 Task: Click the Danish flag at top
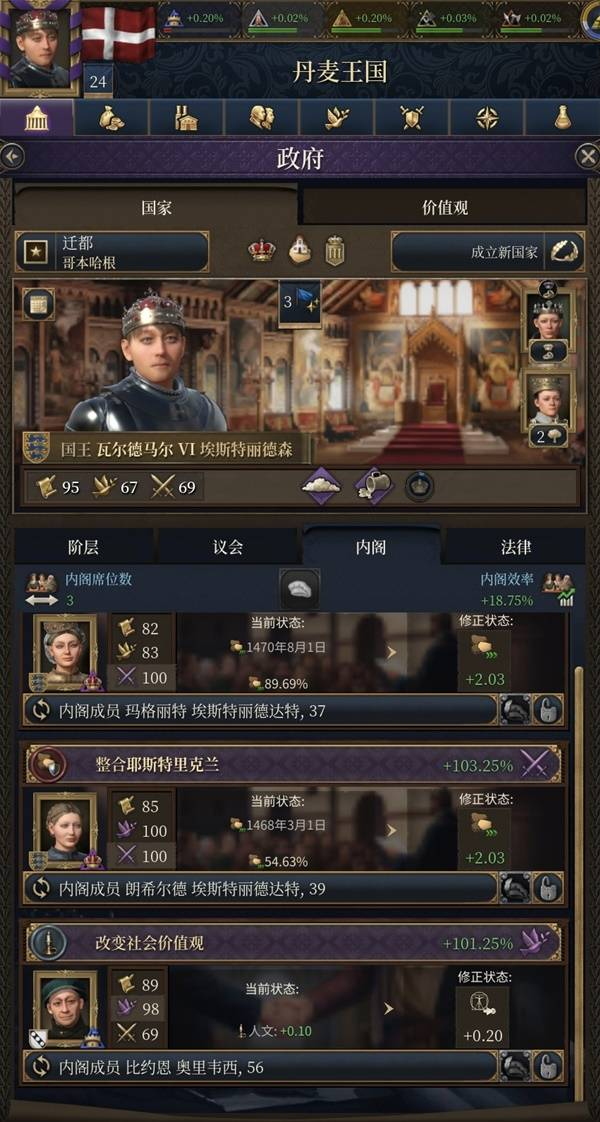coord(118,33)
